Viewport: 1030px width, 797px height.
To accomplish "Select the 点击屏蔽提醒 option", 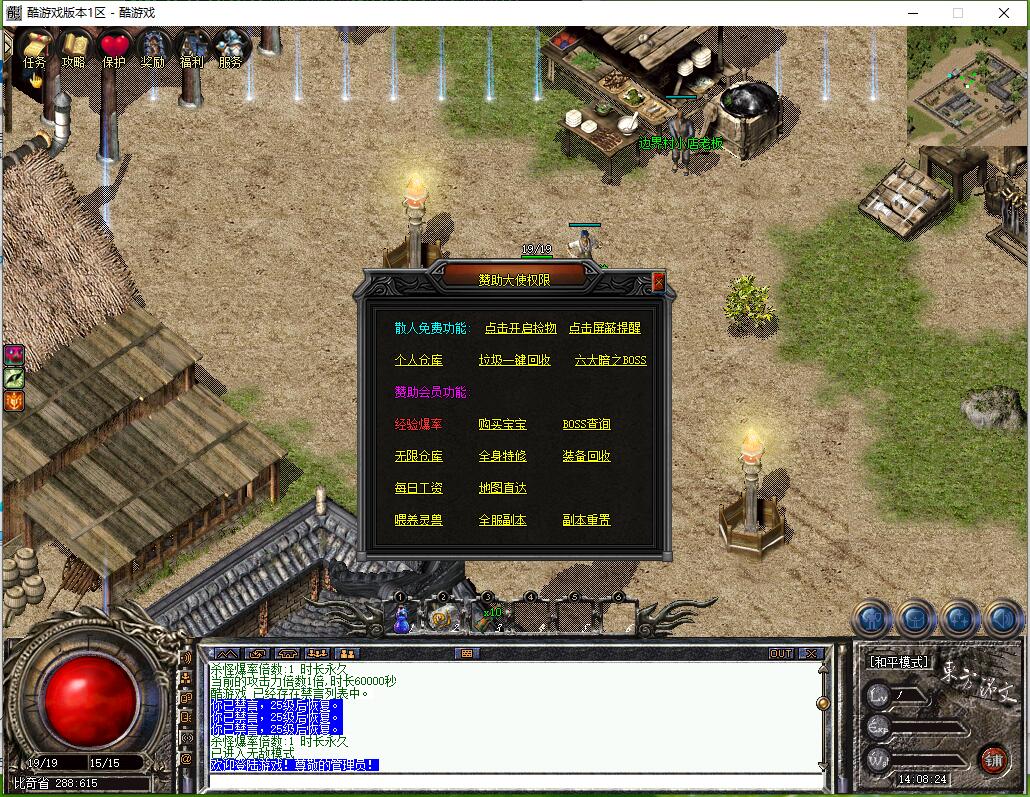I will pos(604,328).
